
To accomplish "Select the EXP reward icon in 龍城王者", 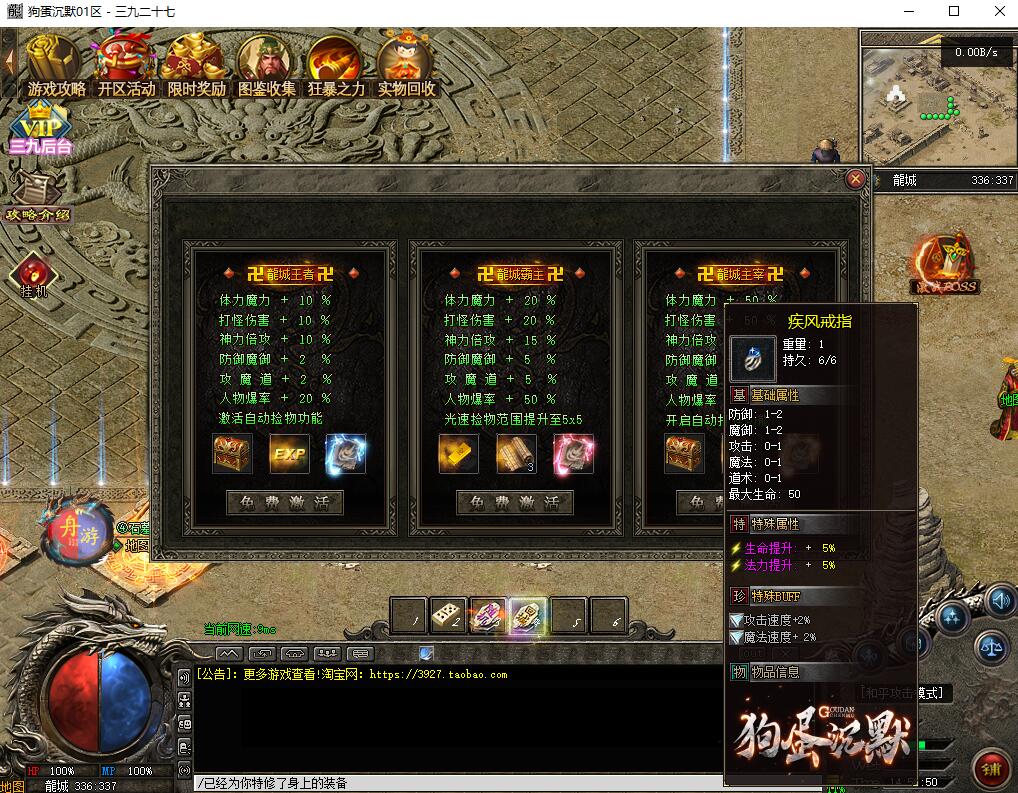I will 289,454.
